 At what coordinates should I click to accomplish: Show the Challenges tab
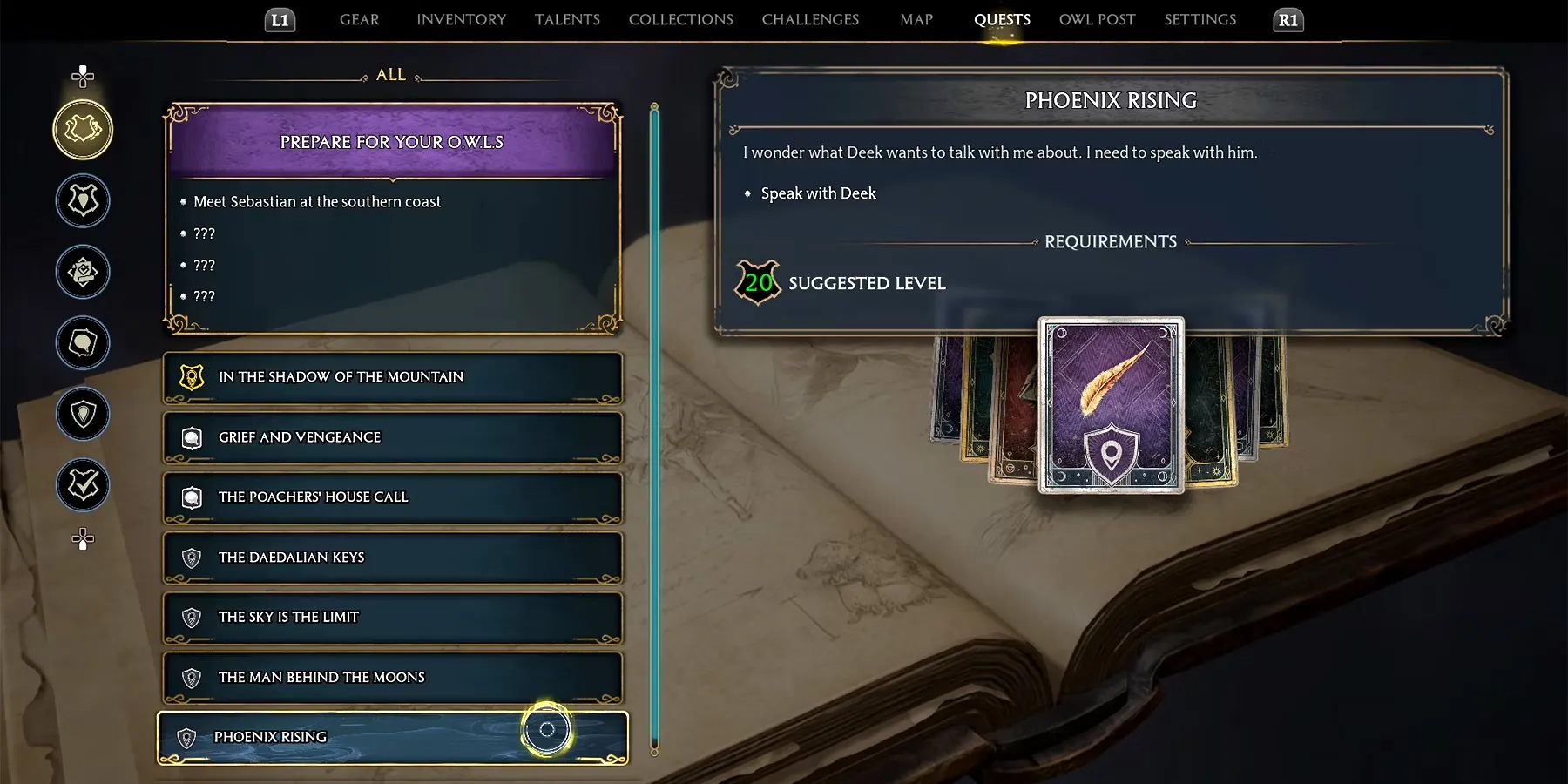click(810, 19)
